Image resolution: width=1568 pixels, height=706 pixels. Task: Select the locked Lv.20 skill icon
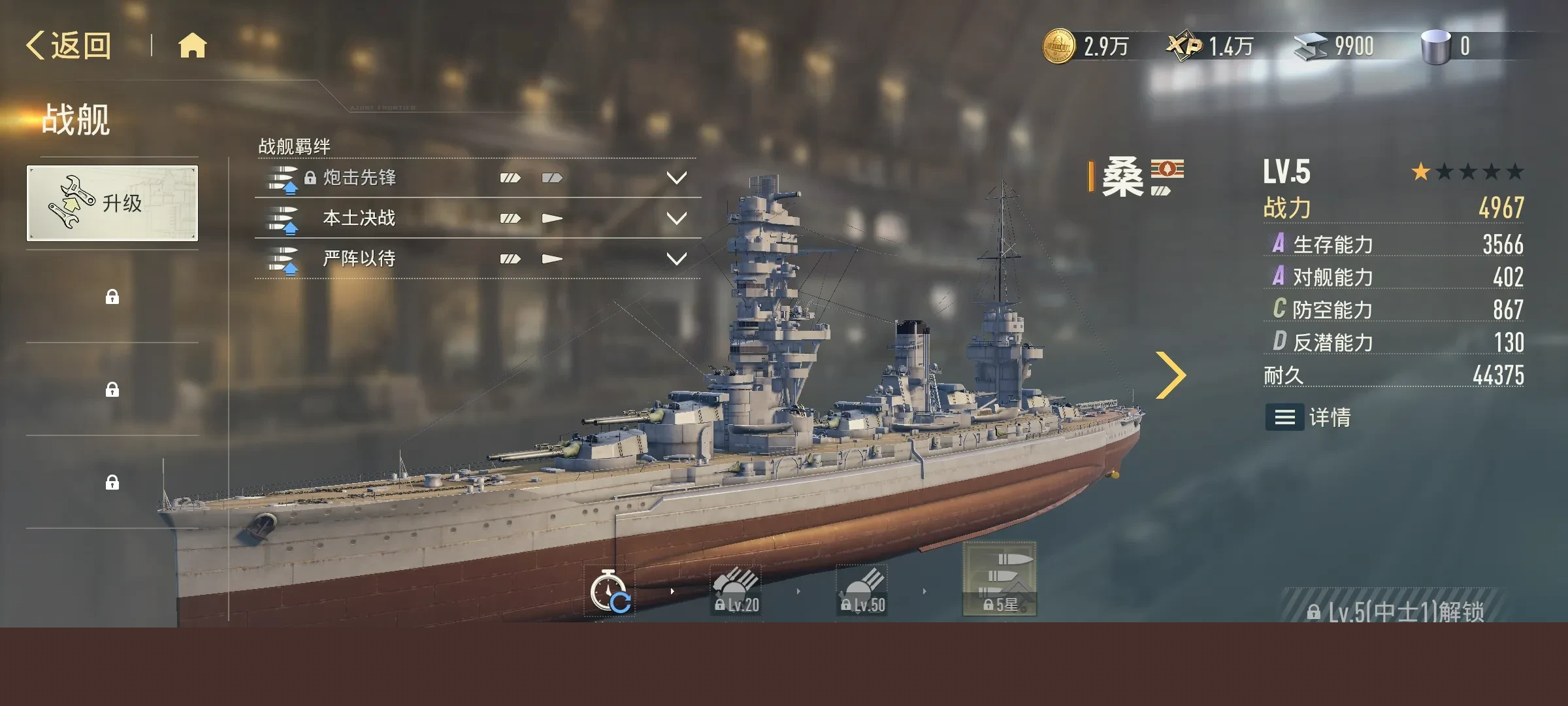(x=736, y=591)
